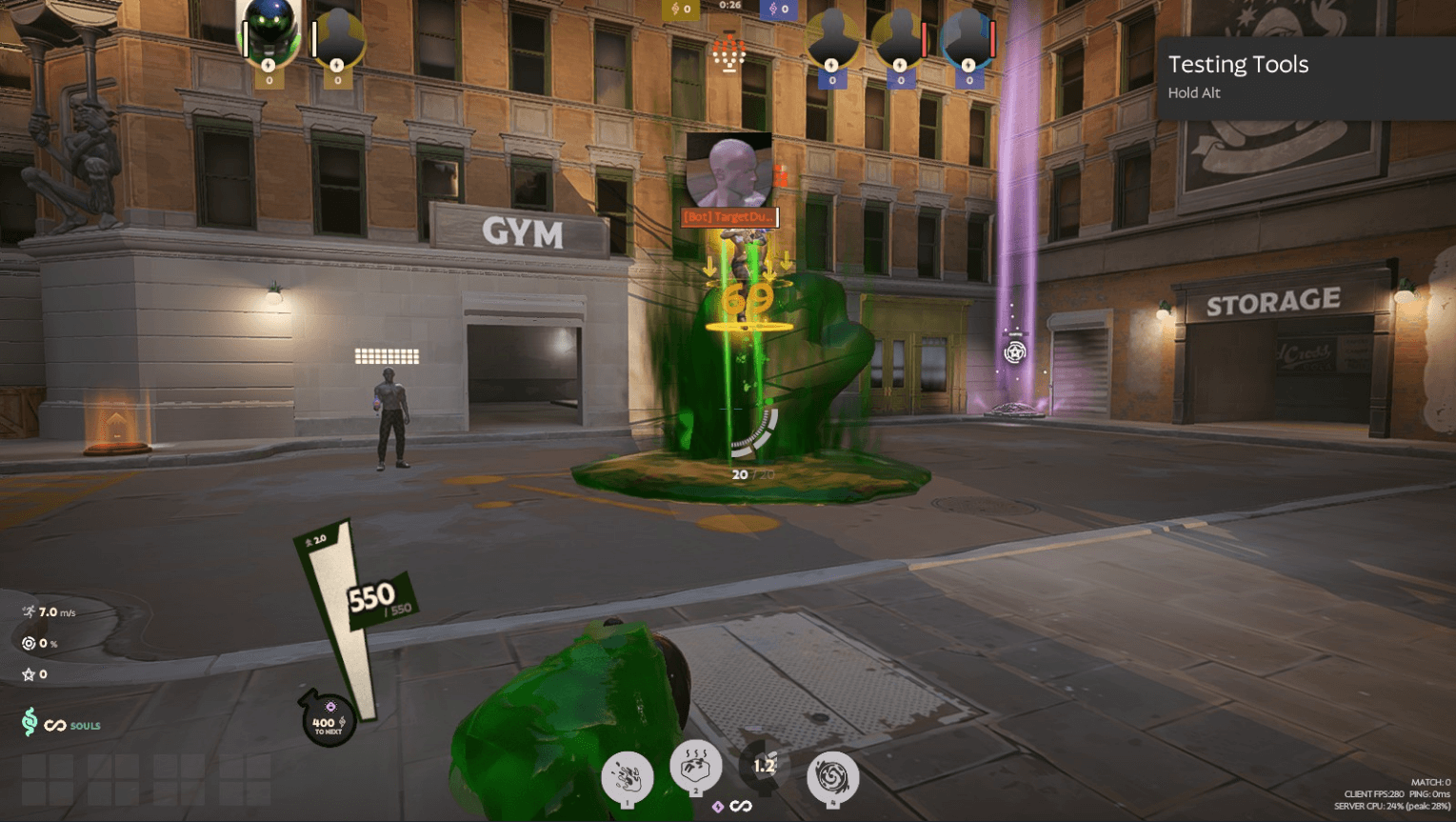Use The Cube ability icon
1456x822 pixels.
tap(695, 766)
